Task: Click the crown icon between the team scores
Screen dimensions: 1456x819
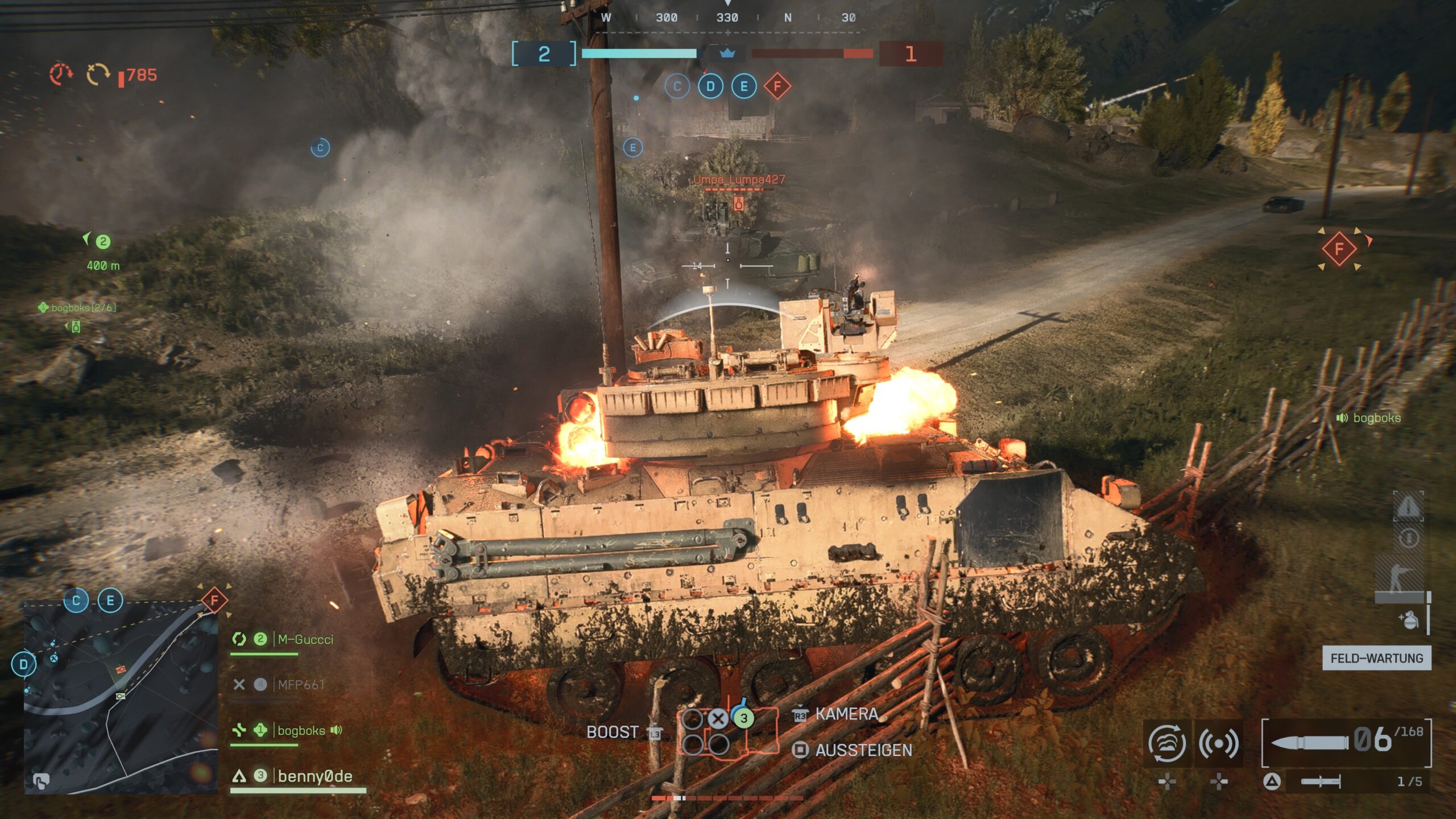Action: pyautogui.click(x=727, y=53)
